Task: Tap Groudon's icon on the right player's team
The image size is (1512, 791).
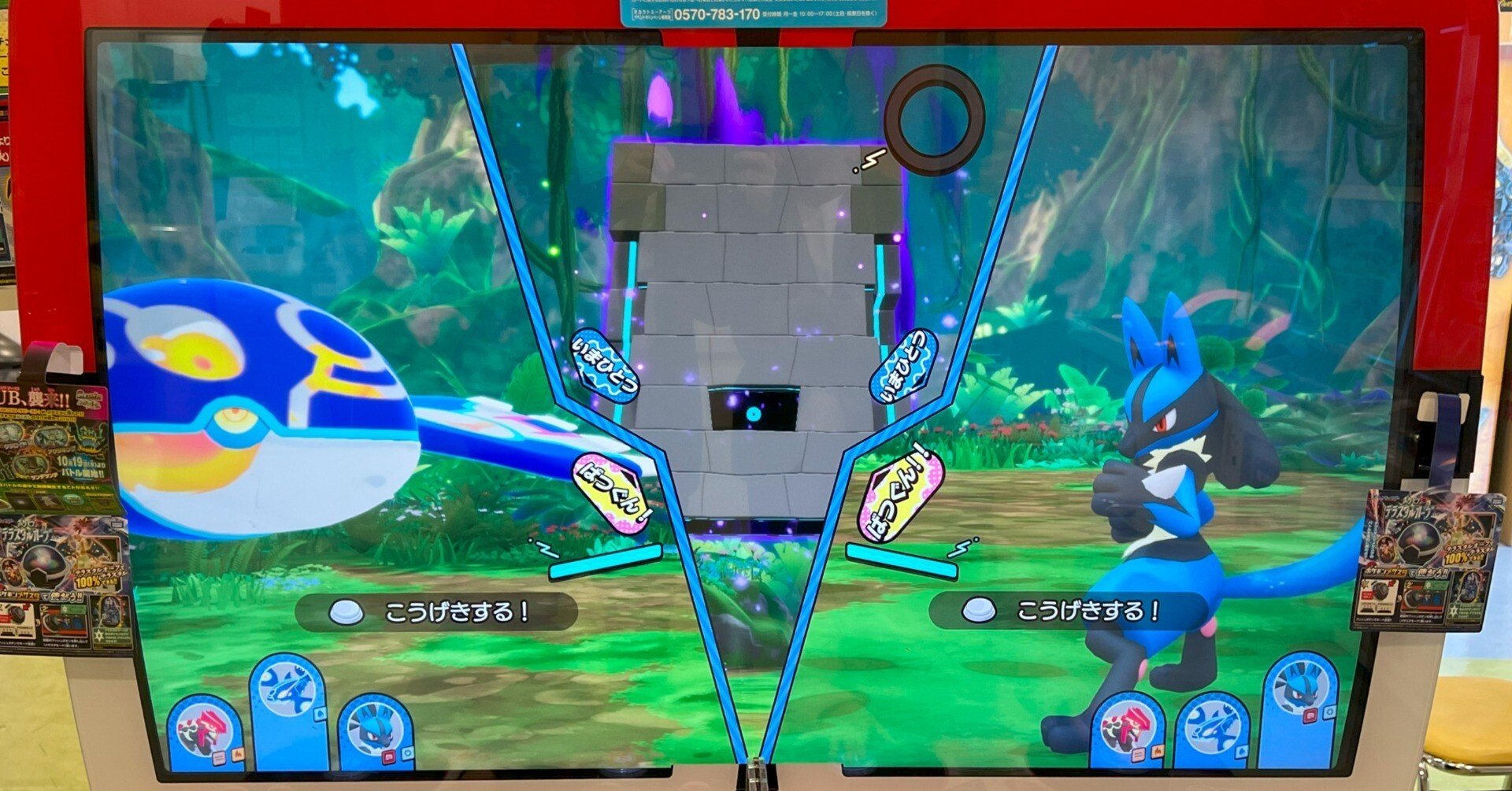Action: pos(1127,728)
